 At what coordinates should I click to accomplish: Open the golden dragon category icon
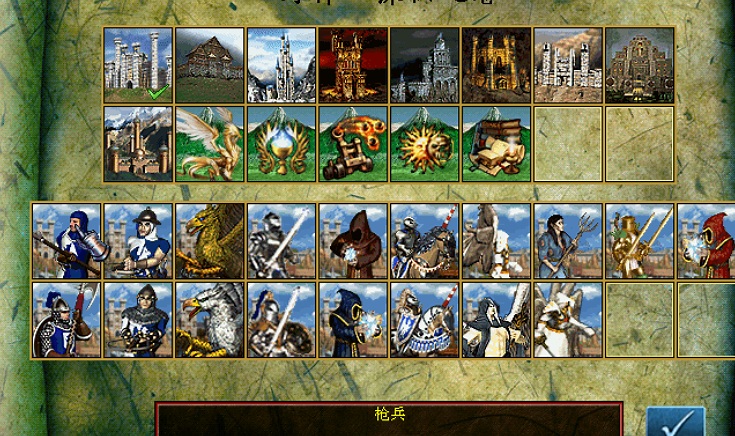210,144
